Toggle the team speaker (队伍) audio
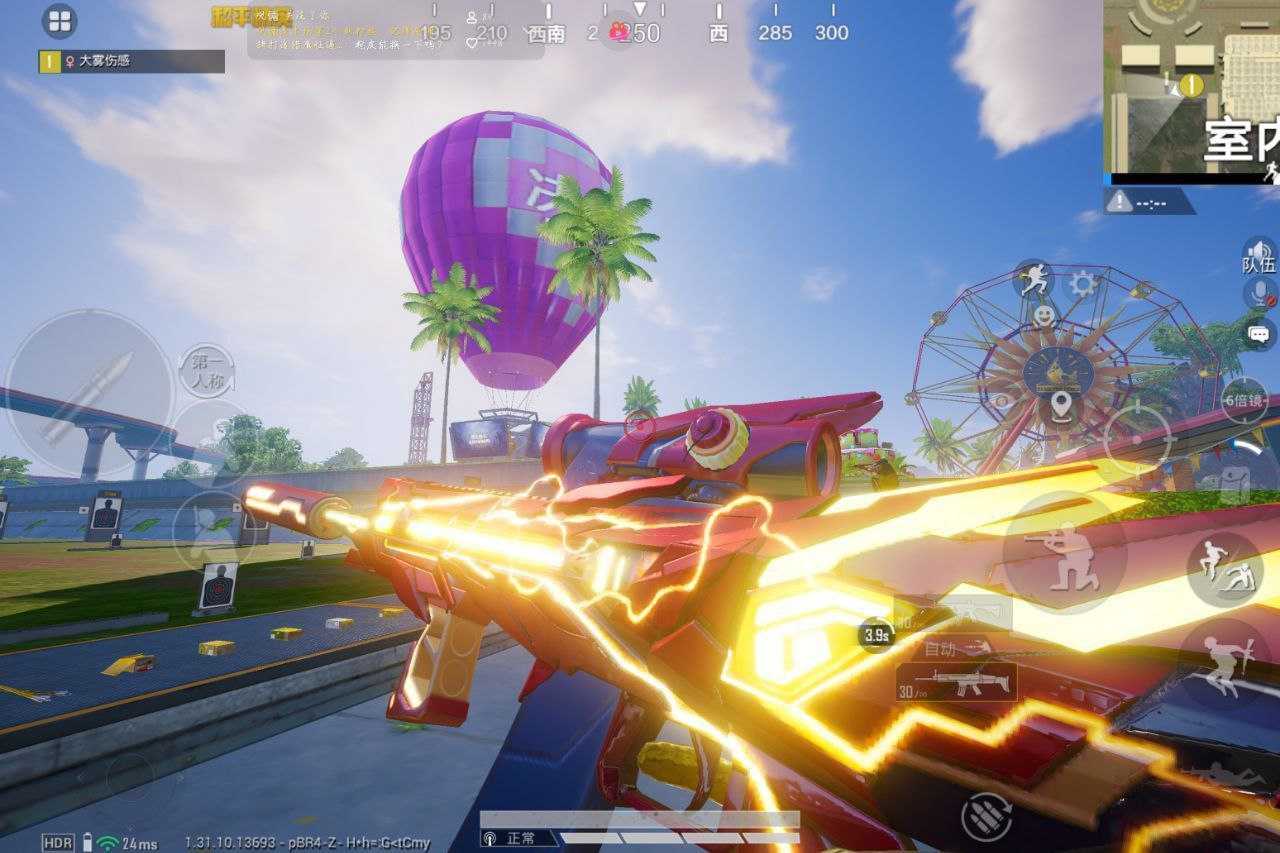 click(1258, 256)
